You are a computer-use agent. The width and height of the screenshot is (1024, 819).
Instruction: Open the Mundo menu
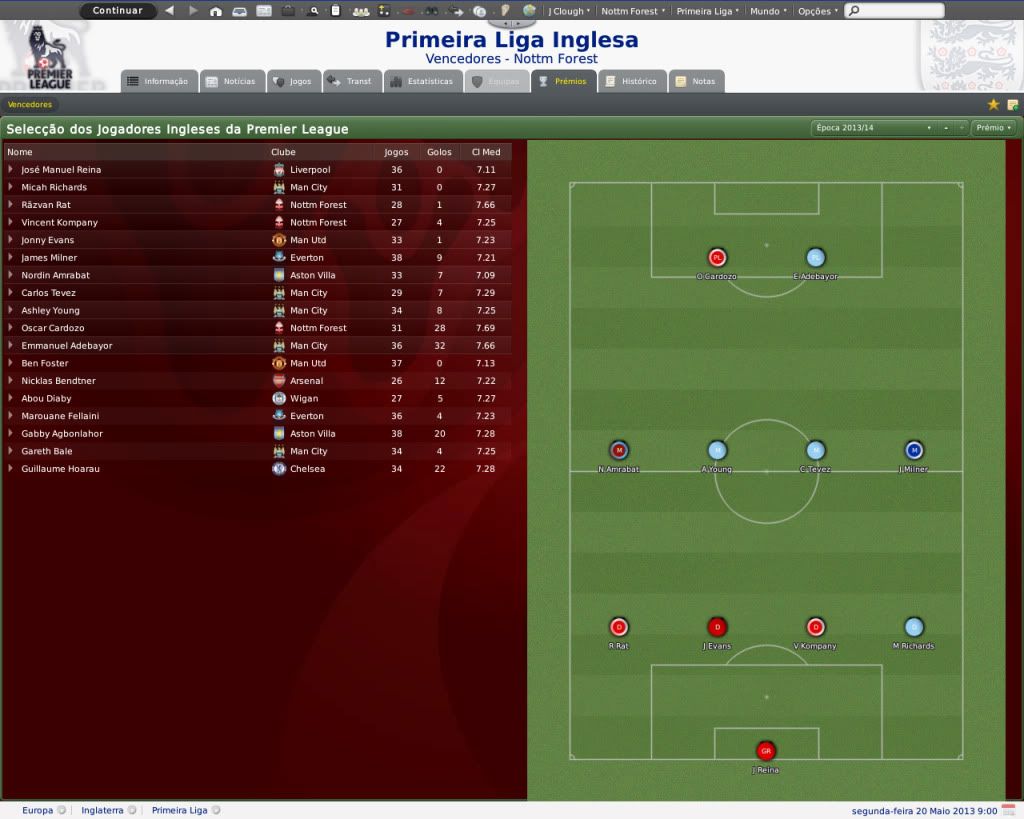click(x=767, y=11)
